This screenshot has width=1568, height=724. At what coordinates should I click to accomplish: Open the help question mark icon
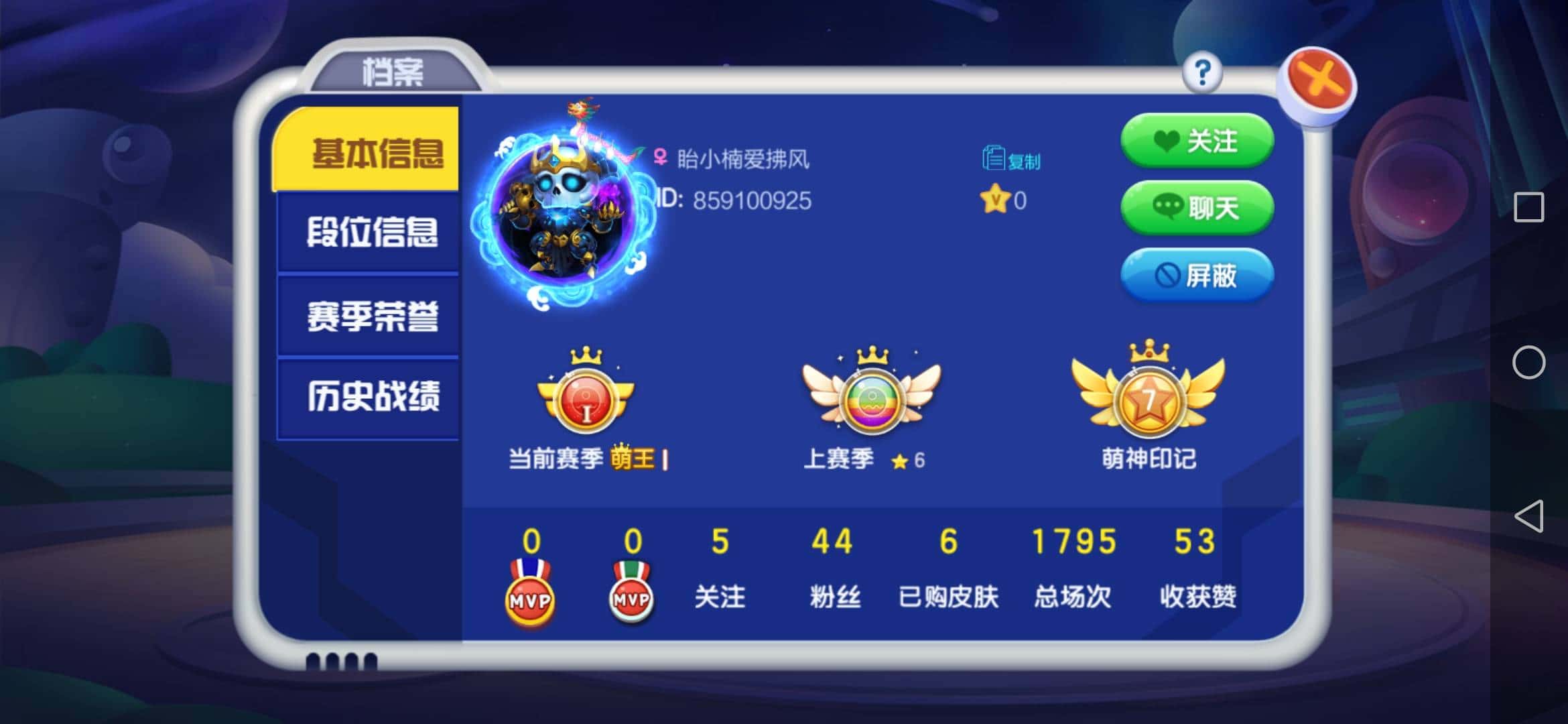(x=1203, y=74)
